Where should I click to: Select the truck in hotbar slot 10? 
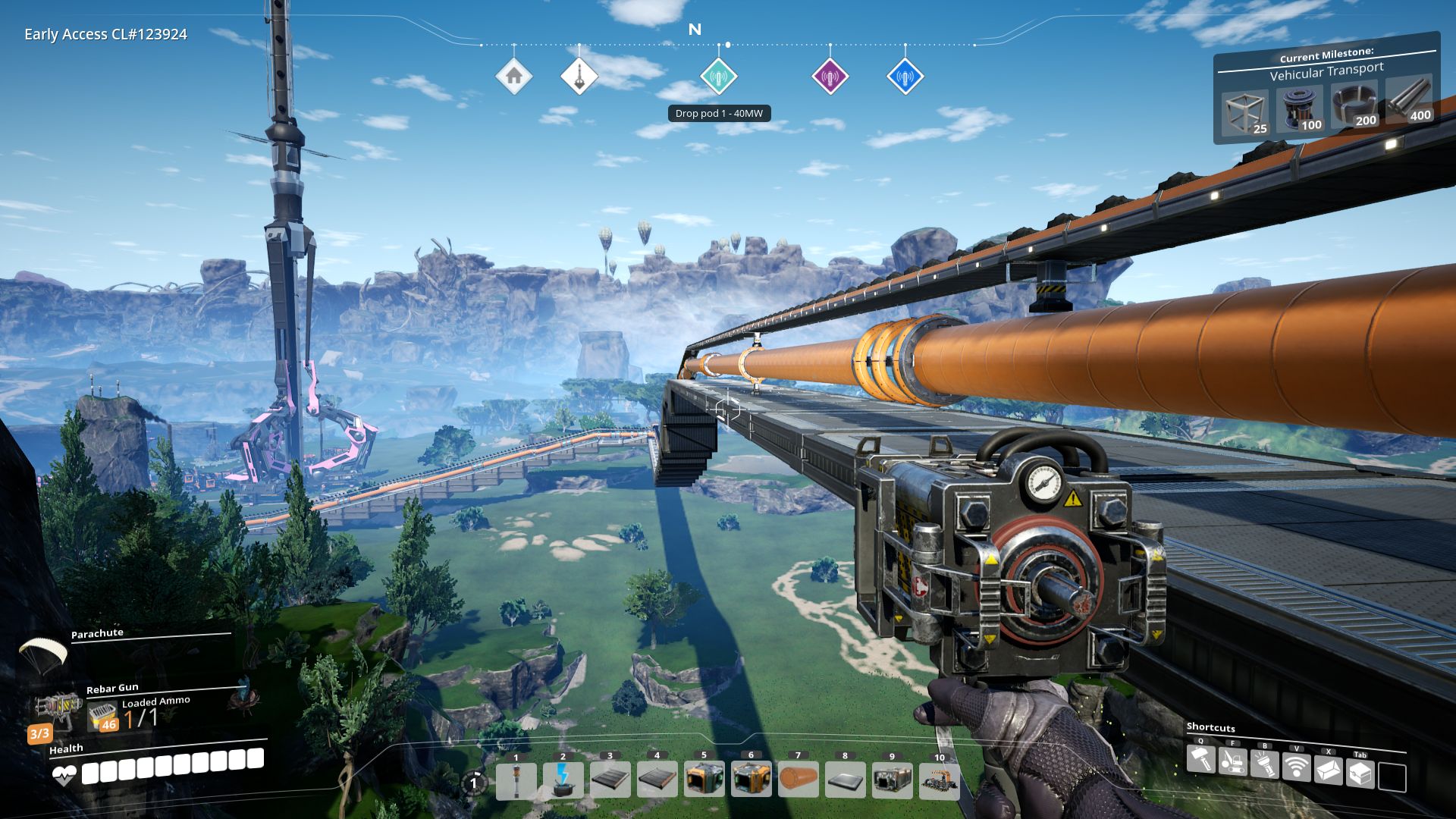click(x=939, y=779)
